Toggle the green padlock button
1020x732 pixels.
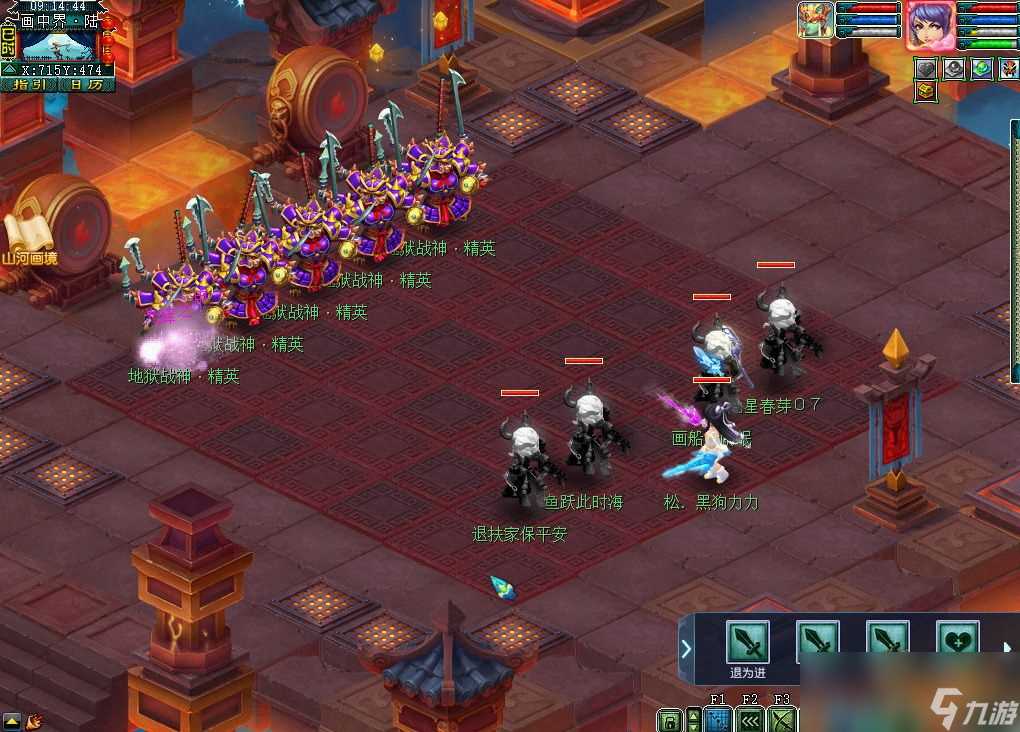(669, 720)
